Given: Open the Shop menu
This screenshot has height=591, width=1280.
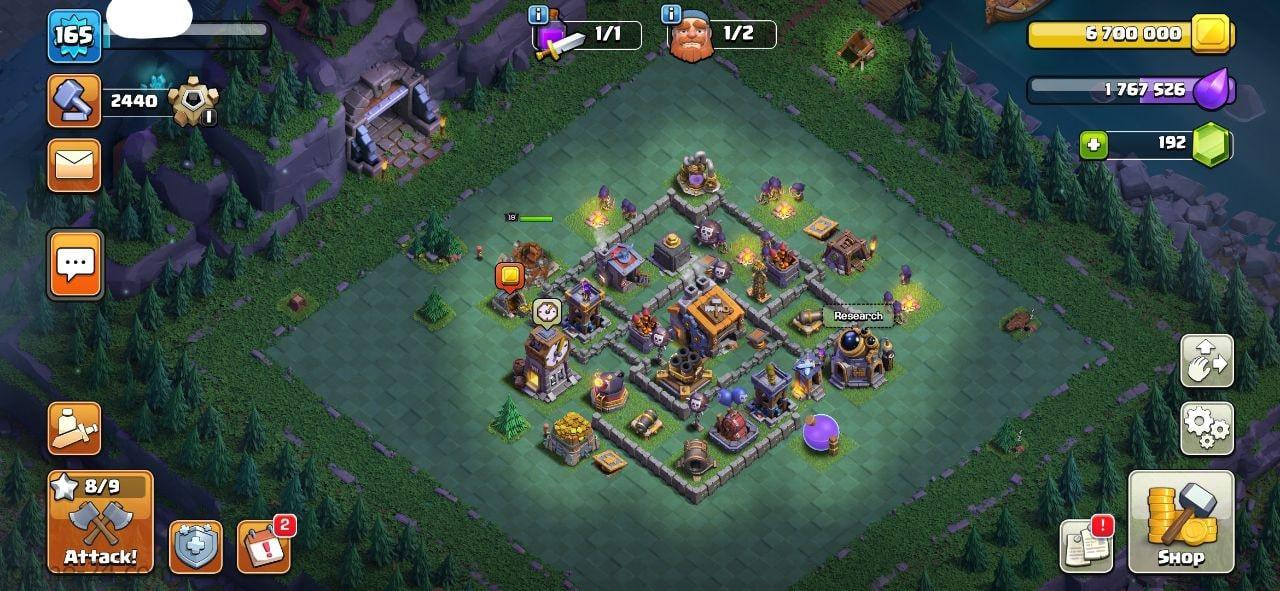Looking at the screenshot, I should coord(1181,521).
